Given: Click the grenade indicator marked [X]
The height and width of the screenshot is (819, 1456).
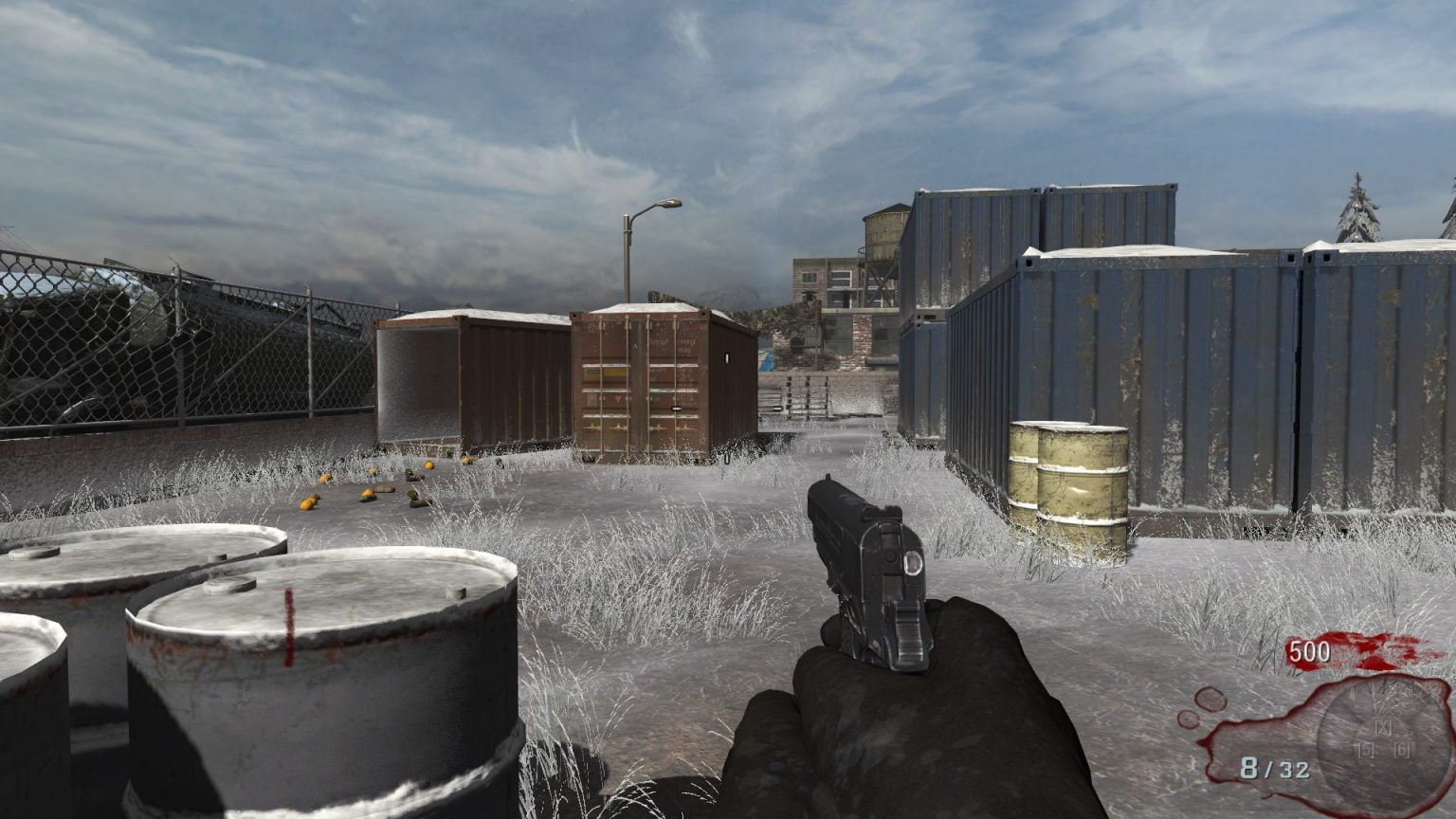Looking at the screenshot, I should coord(1382,728).
